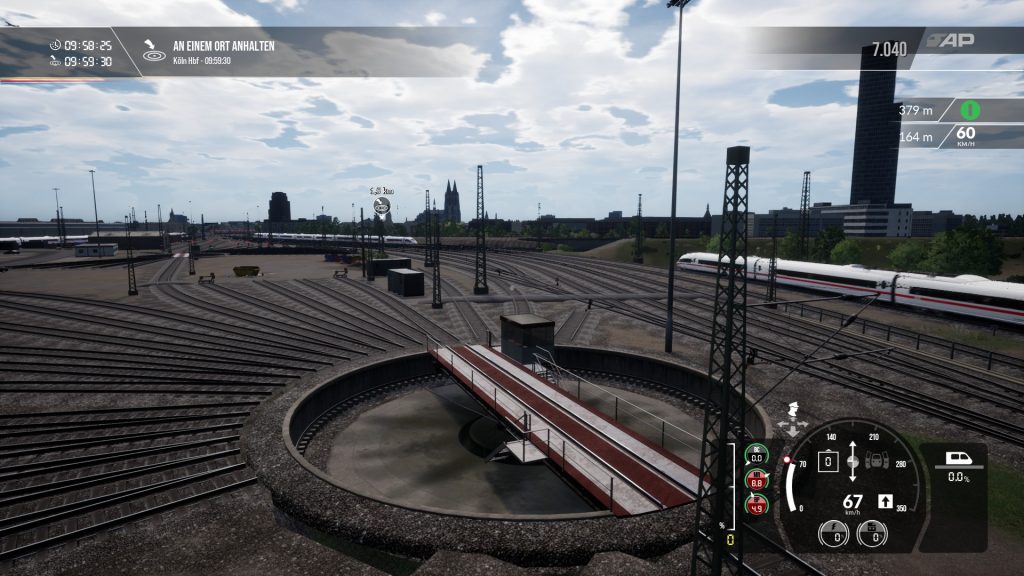The height and width of the screenshot is (576, 1024).
Task: Click the 60 km/h speed limit indicator
Action: point(966,135)
